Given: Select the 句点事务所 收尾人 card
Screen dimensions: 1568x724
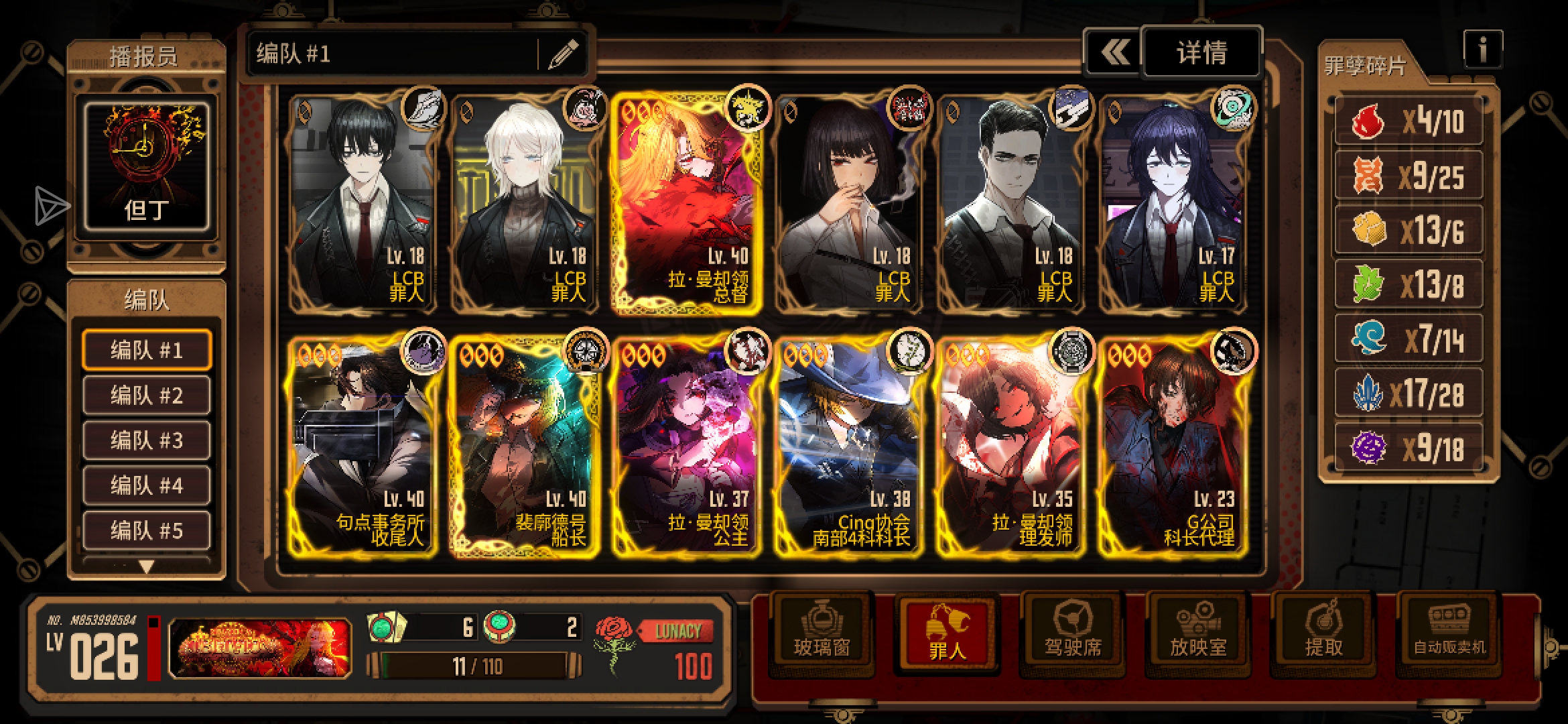Looking at the screenshot, I should (x=363, y=447).
